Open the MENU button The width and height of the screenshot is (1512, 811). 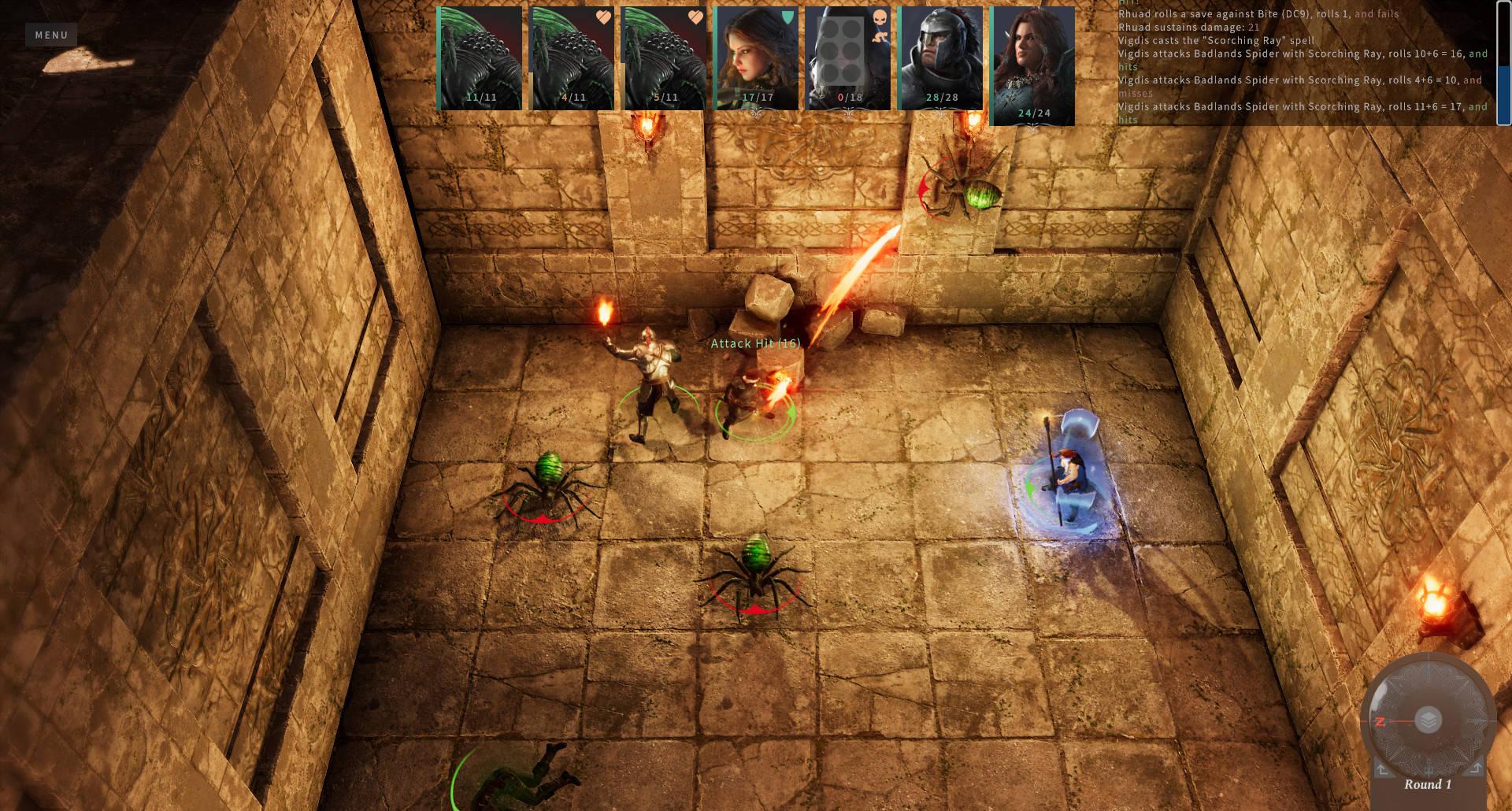click(51, 35)
